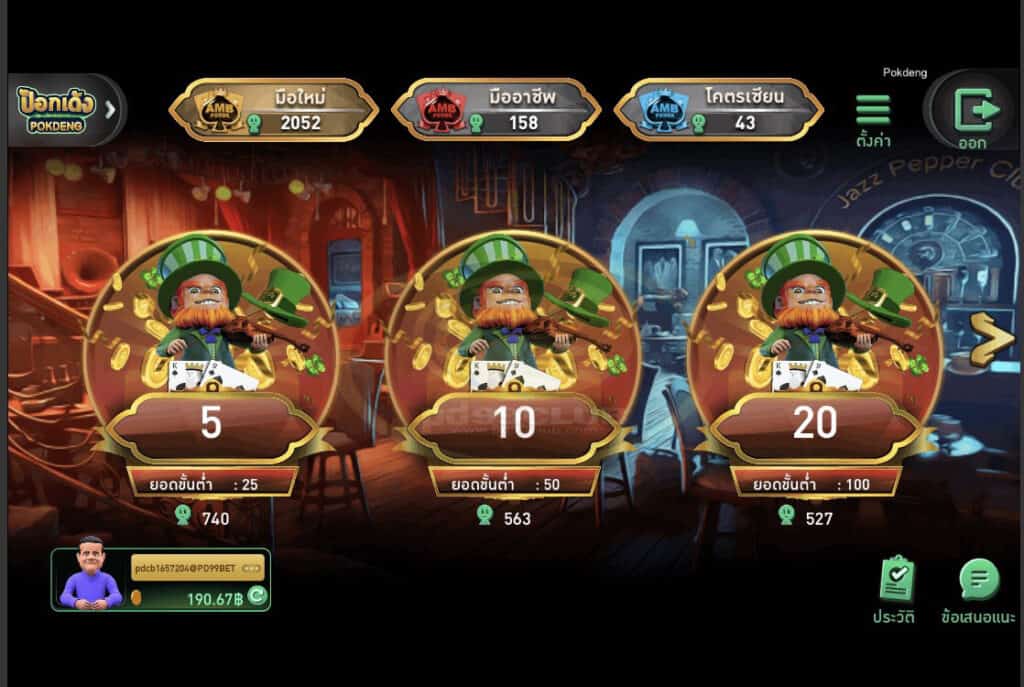This screenshot has height=687, width=1024.
Task: Switch to the มือใหม่ beginner tab
Action: (x=273, y=109)
